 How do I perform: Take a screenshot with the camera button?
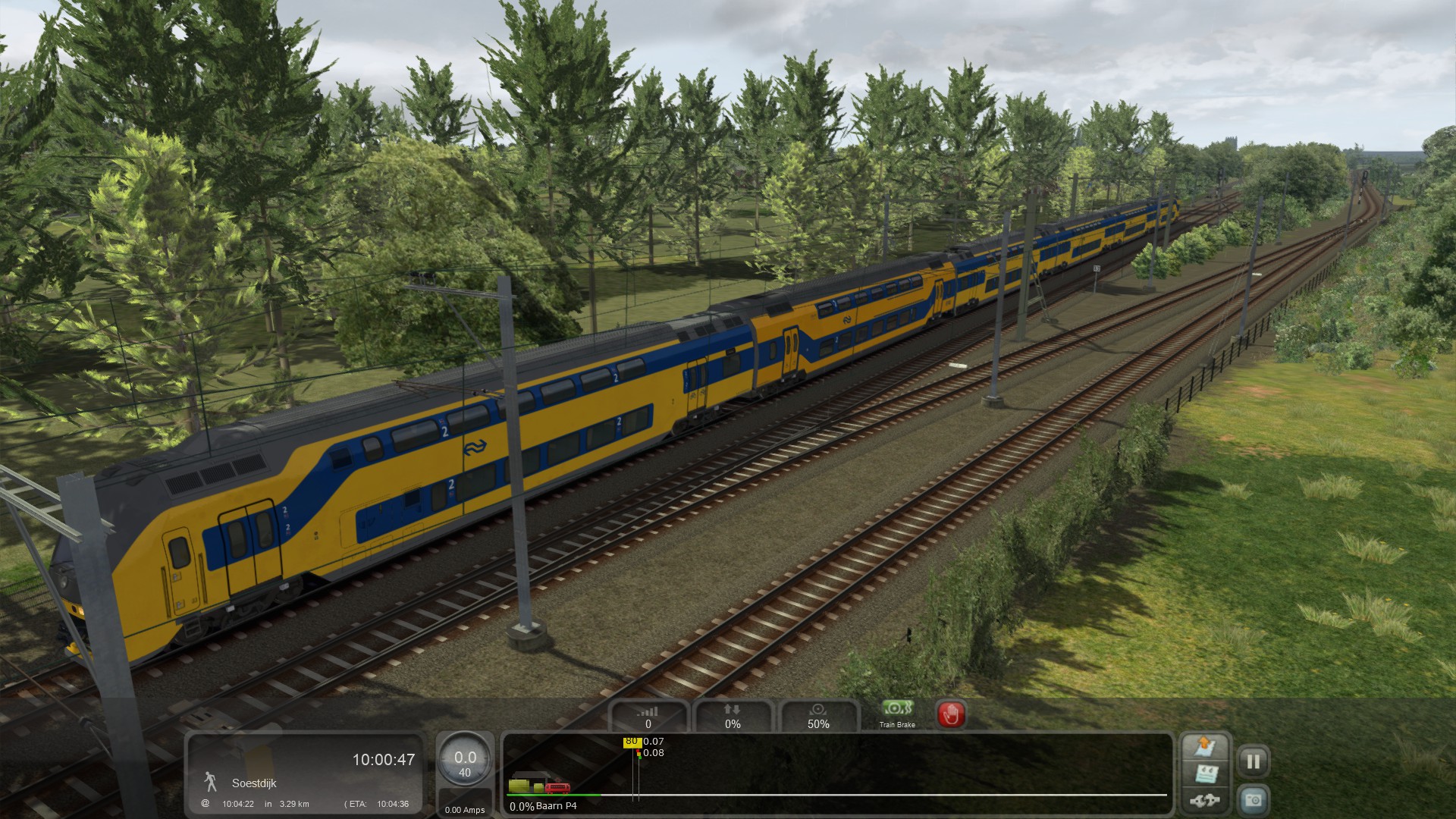pos(1253,800)
